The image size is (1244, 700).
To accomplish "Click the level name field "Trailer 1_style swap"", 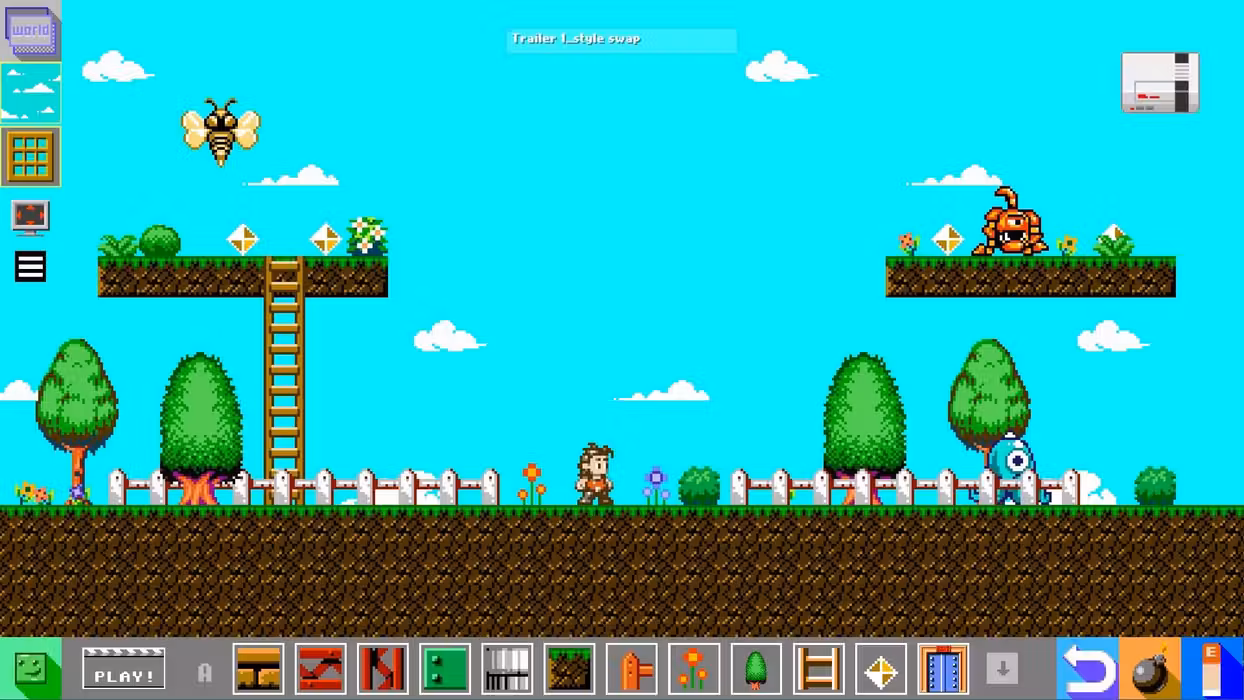I will (x=621, y=39).
